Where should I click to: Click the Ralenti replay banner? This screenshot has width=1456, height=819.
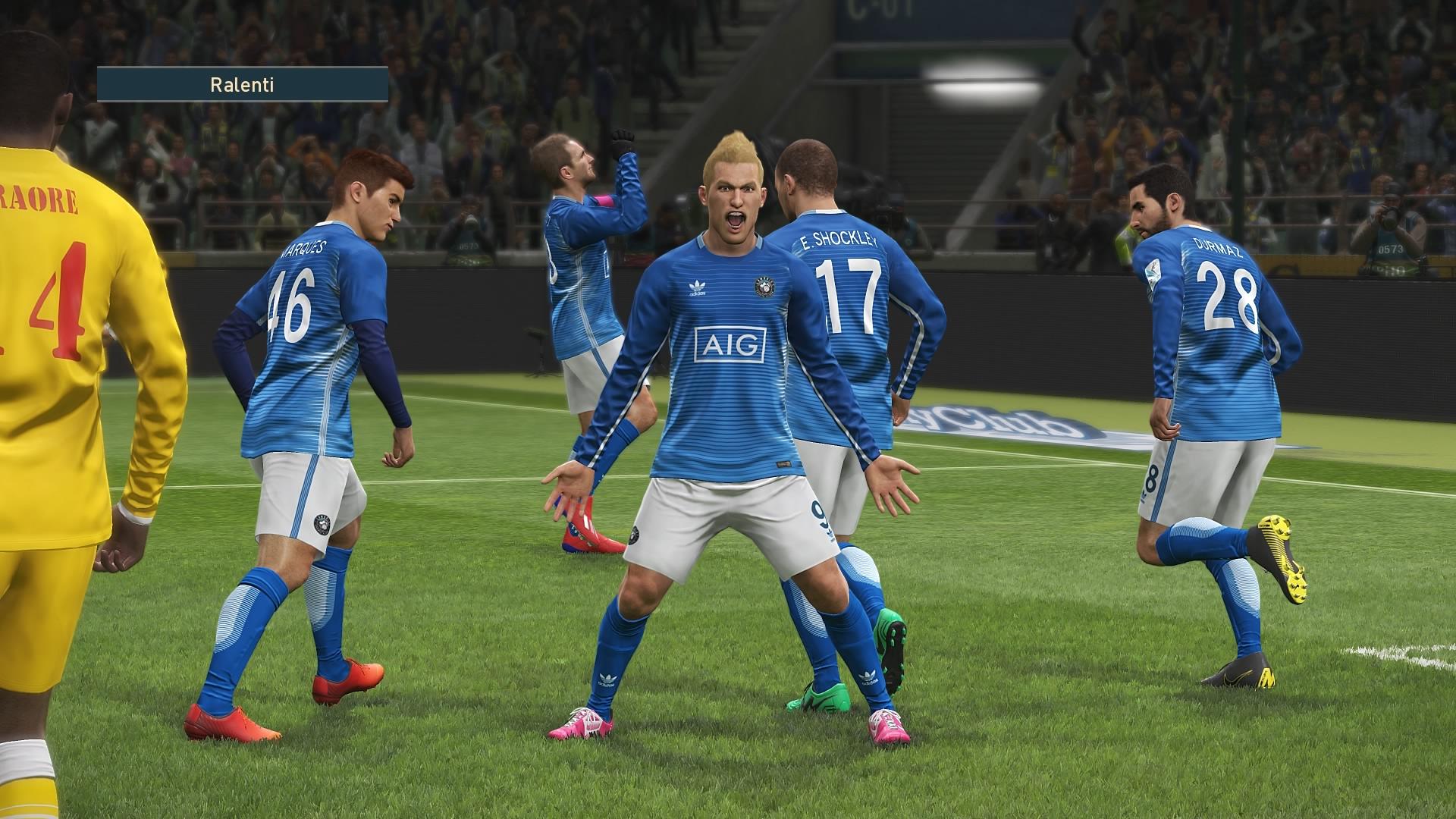point(243,84)
